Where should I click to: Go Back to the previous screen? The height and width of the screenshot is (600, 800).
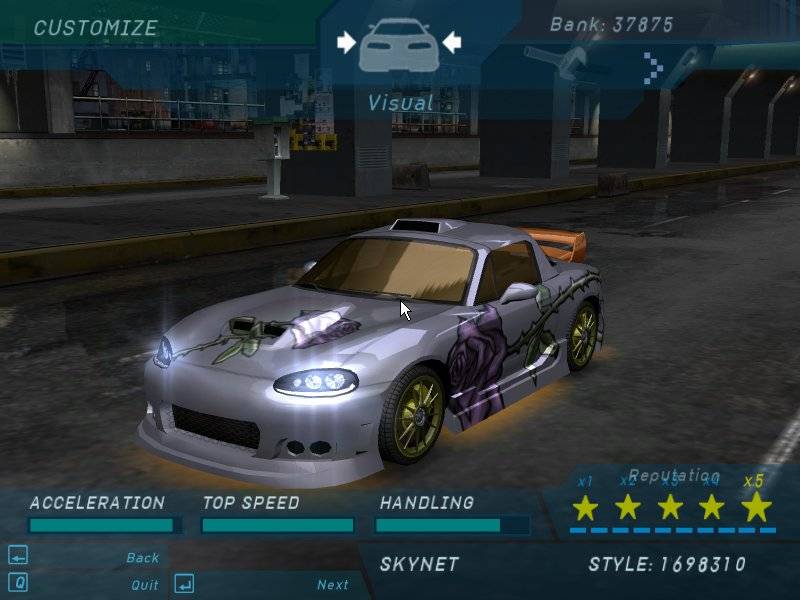pos(143,558)
